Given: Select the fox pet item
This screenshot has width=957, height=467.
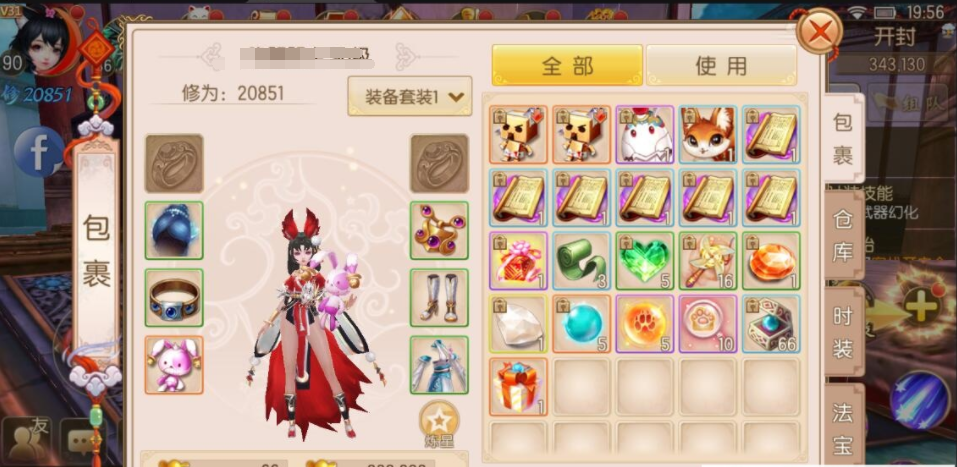Looking at the screenshot, I should coord(707,134).
